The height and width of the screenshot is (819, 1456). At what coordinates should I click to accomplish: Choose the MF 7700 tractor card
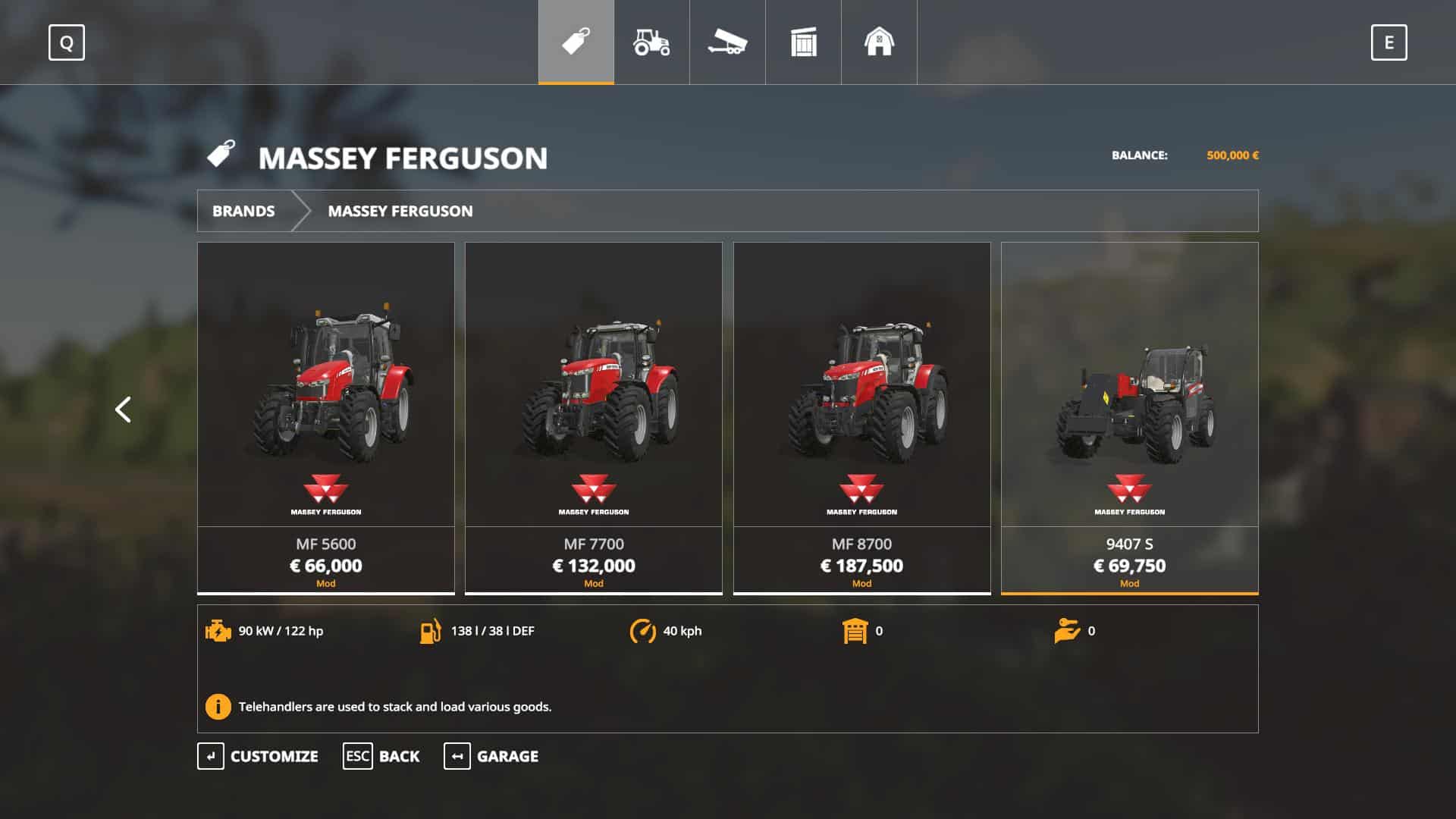click(x=594, y=417)
